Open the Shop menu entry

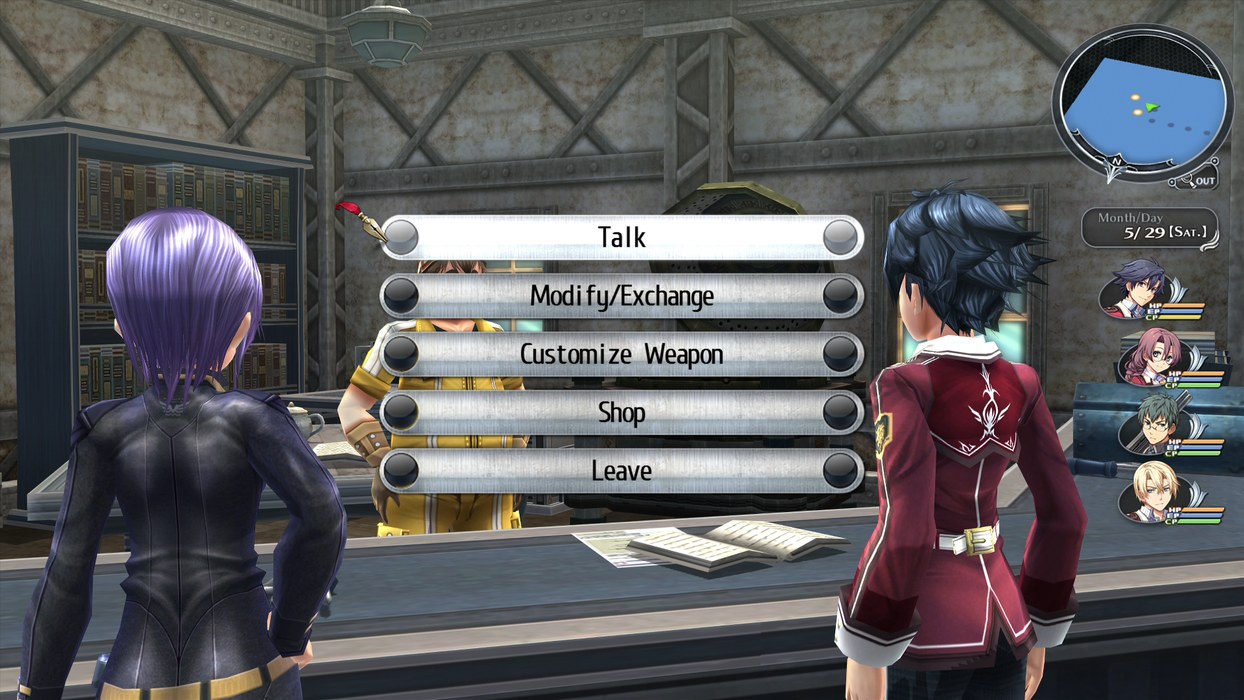621,412
